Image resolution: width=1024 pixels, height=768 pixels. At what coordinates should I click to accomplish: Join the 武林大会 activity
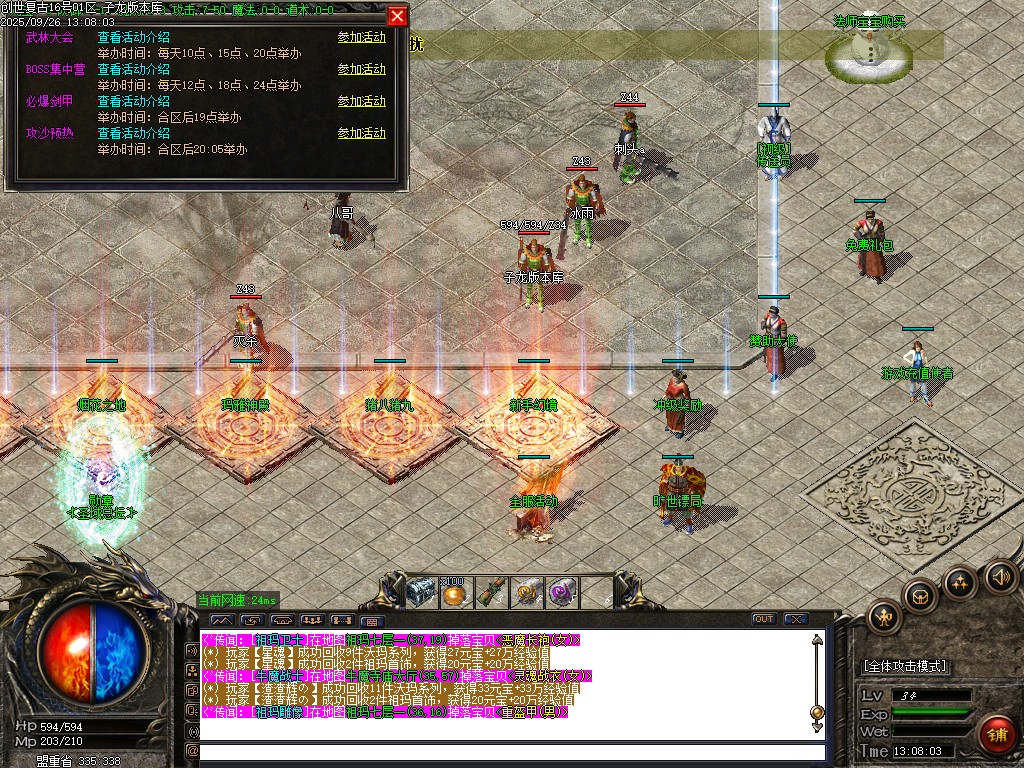click(x=361, y=38)
